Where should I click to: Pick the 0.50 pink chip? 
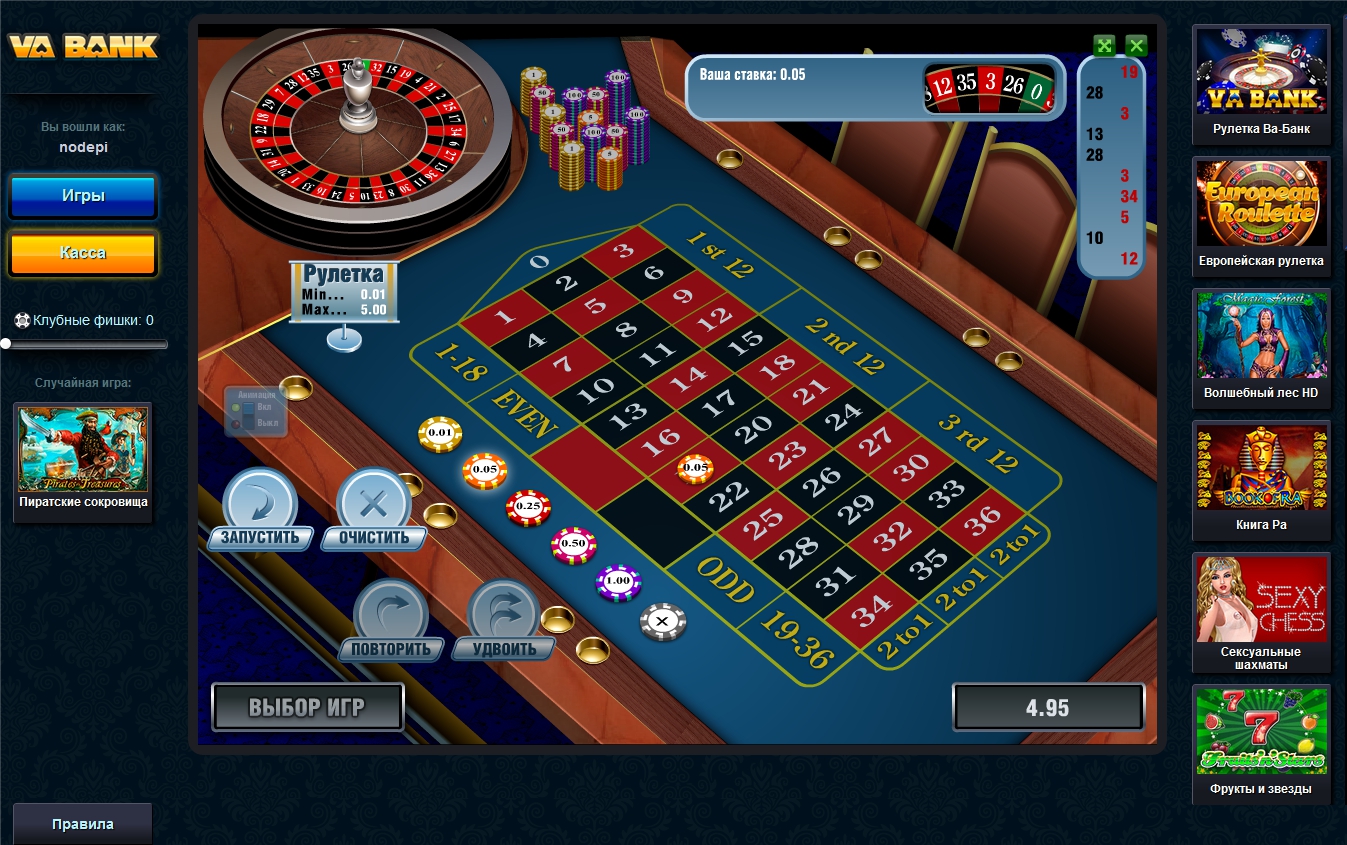573,543
